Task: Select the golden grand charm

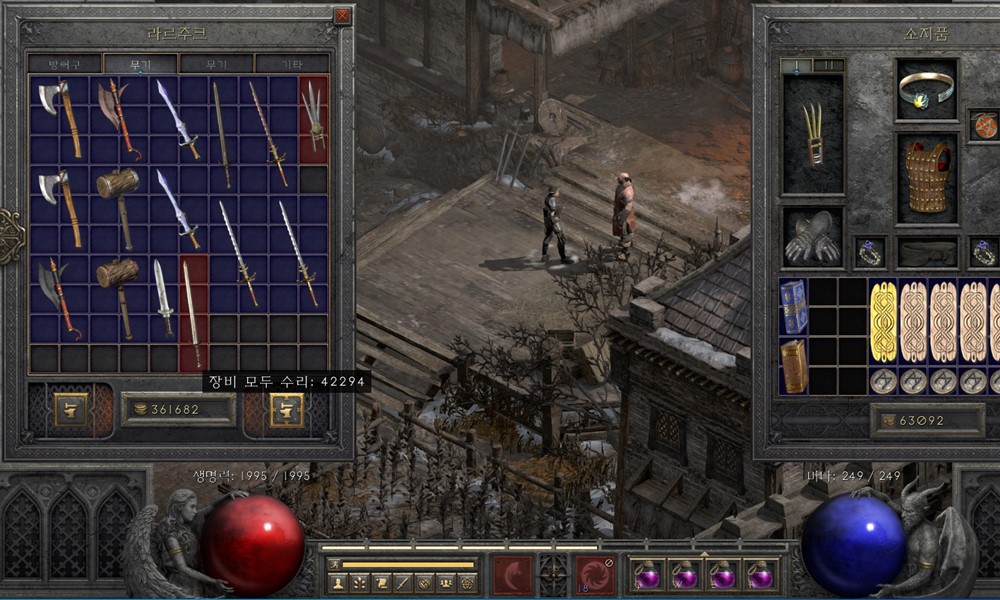Action: coord(884,320)
